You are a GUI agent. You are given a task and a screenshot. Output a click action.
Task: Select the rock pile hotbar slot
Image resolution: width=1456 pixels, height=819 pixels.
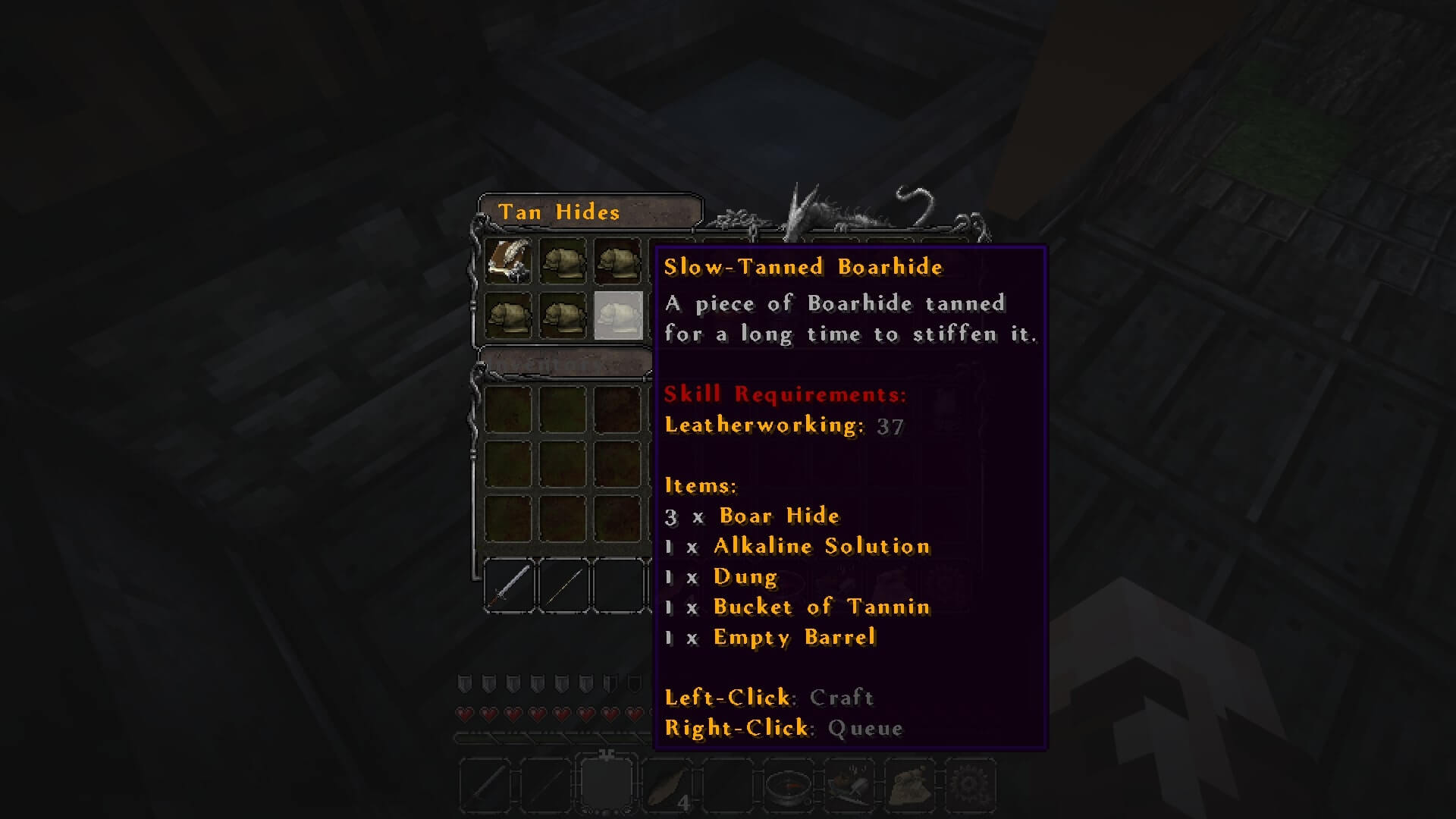(x=909, y=786)
